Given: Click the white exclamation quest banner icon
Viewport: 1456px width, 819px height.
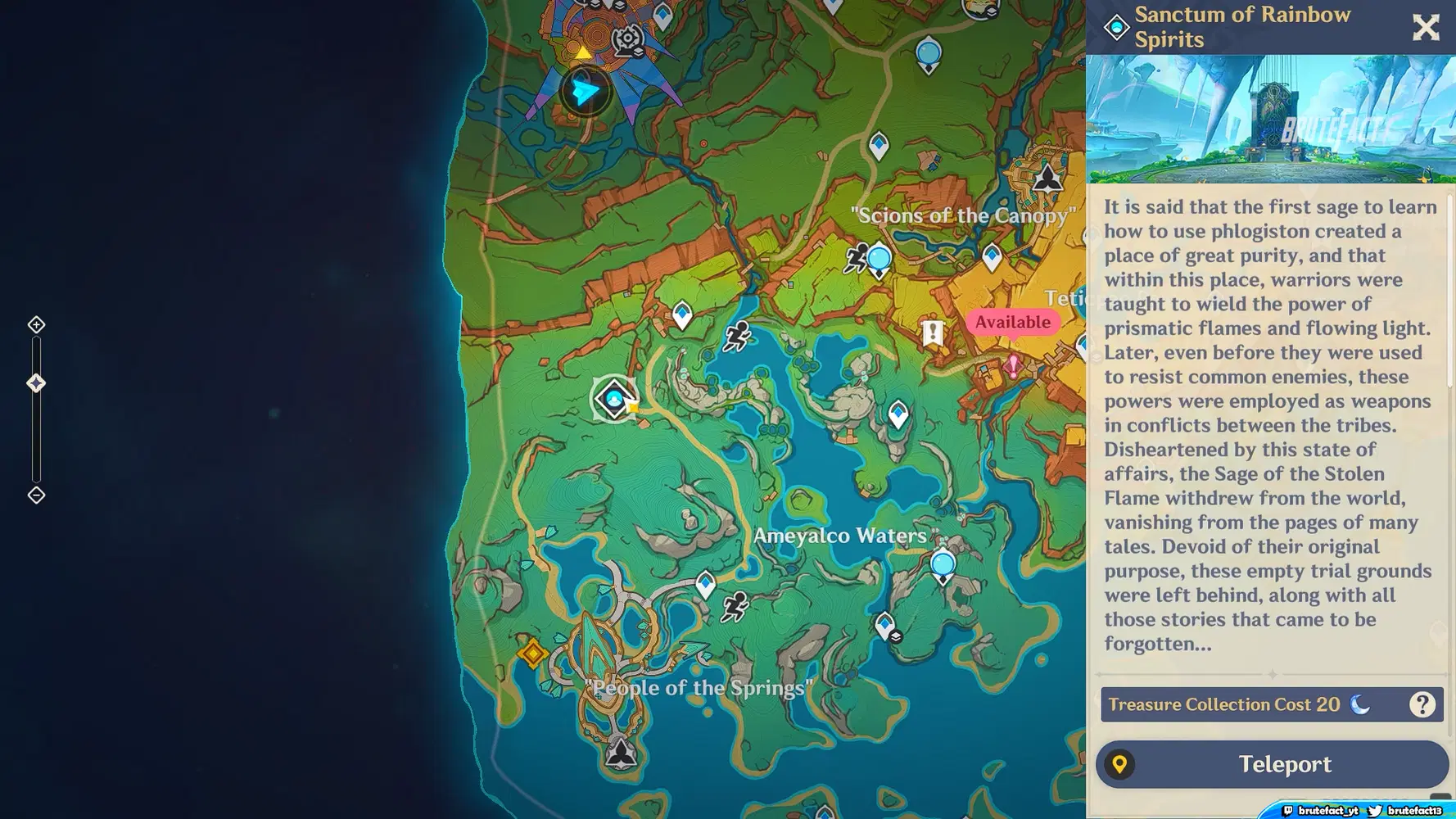Looking at the screenshot, I should coord(931,333).
